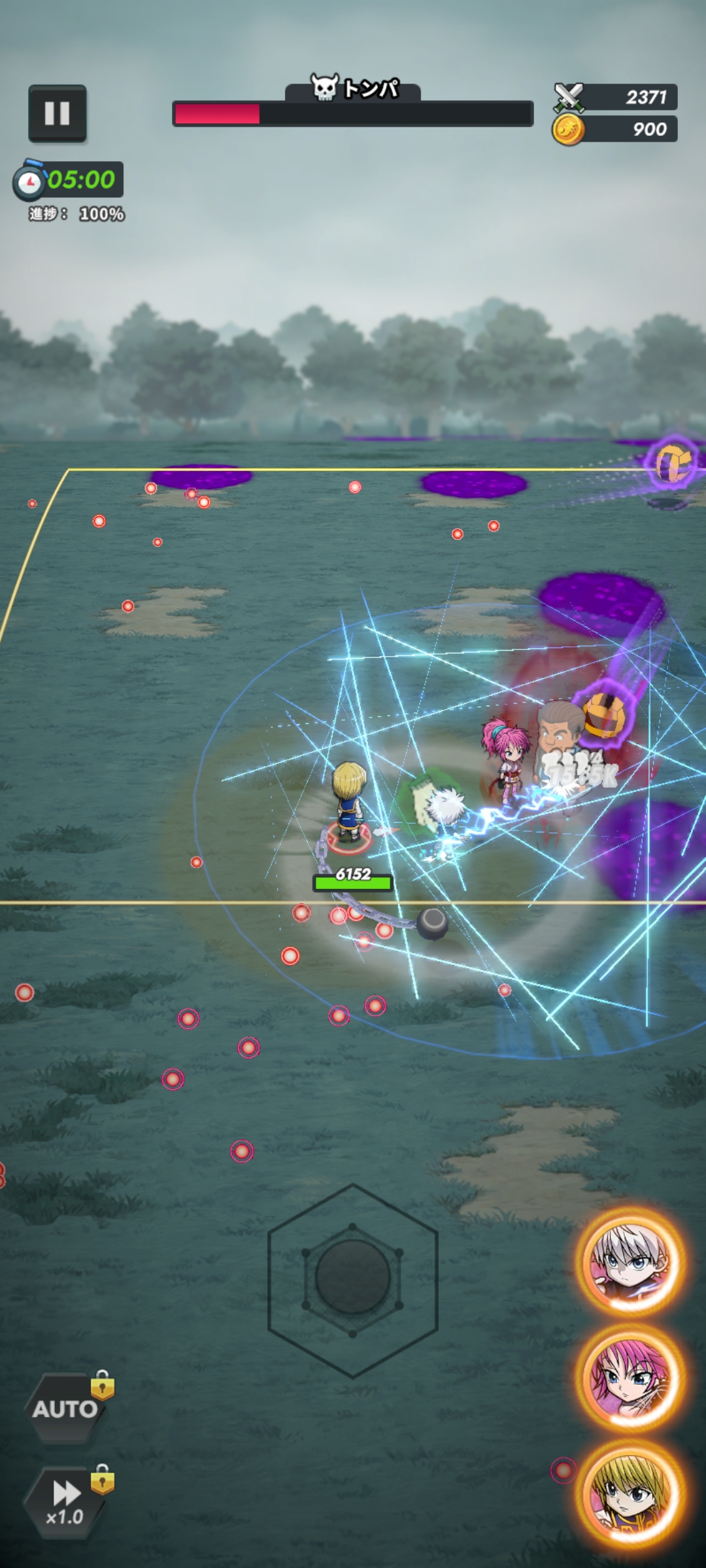Tap the virtual joystick center

pos(352,1277)
